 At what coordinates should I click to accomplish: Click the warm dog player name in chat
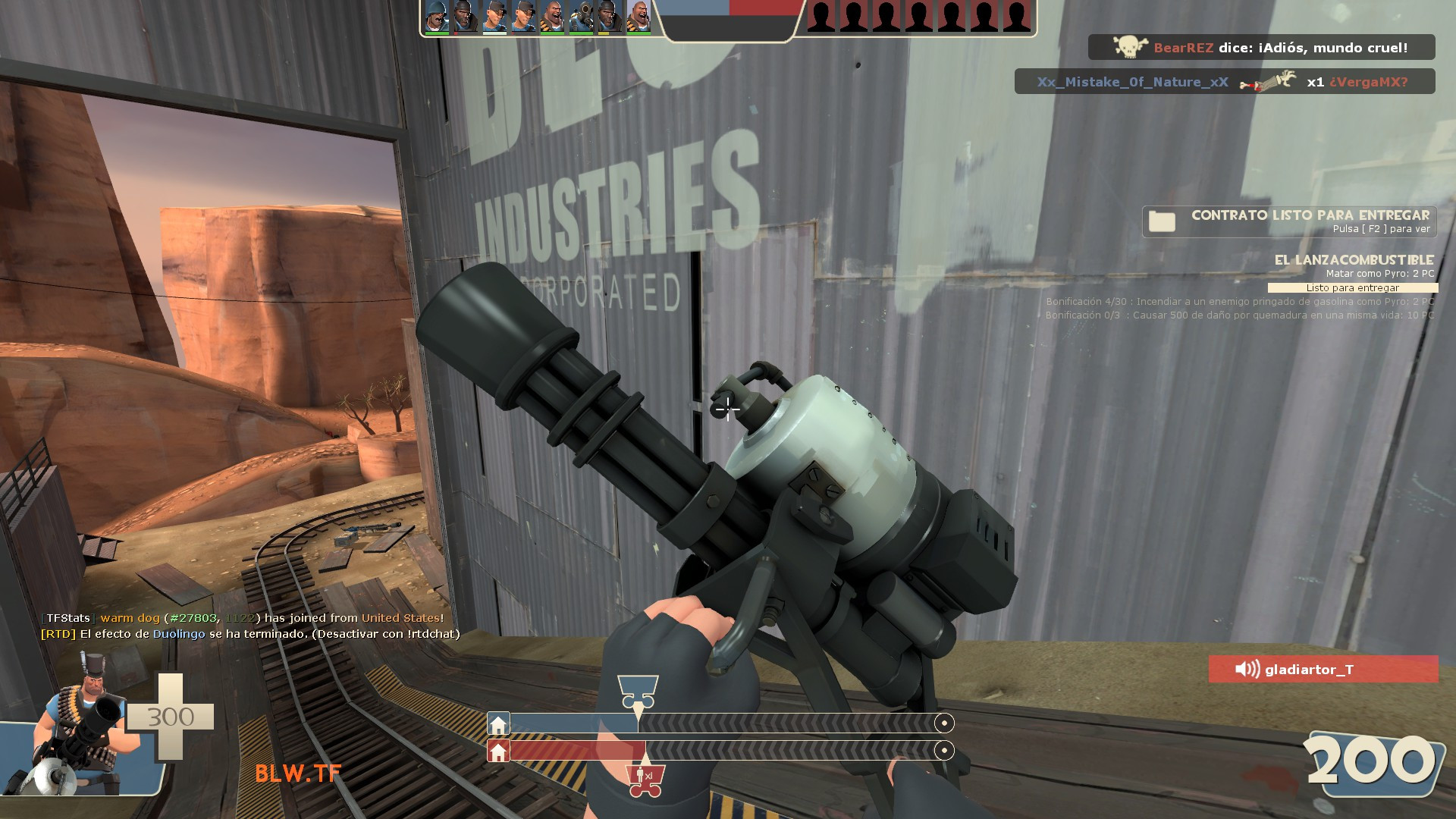(x=130, y=618)
